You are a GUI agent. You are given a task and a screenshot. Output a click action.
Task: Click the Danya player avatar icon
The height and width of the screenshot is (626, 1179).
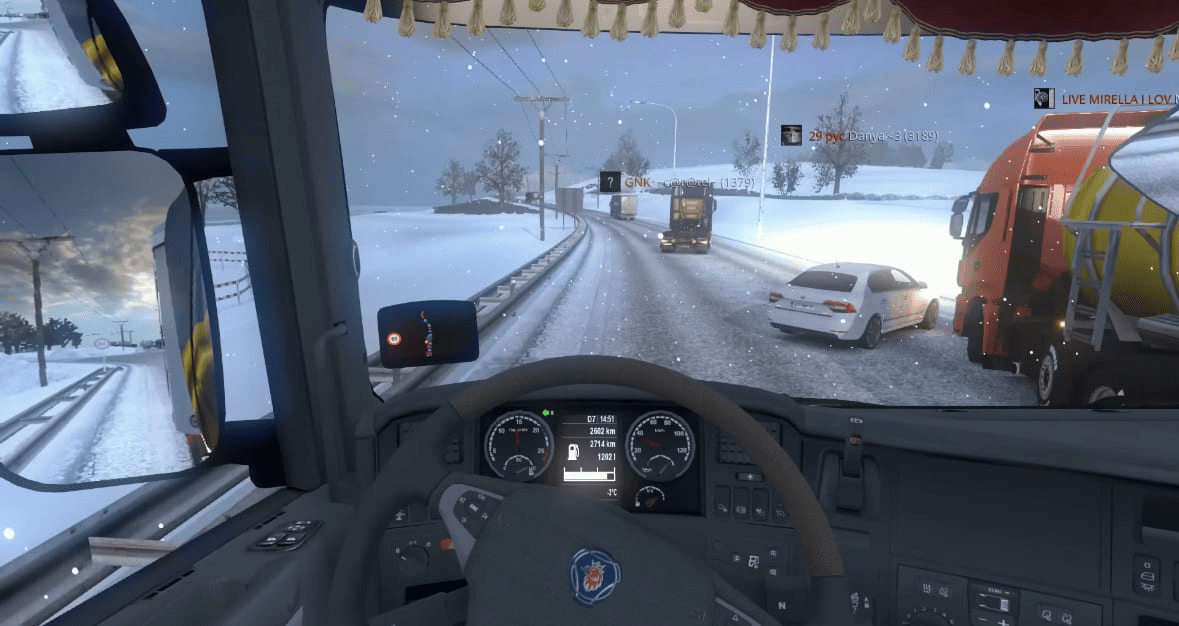[791, 135]
